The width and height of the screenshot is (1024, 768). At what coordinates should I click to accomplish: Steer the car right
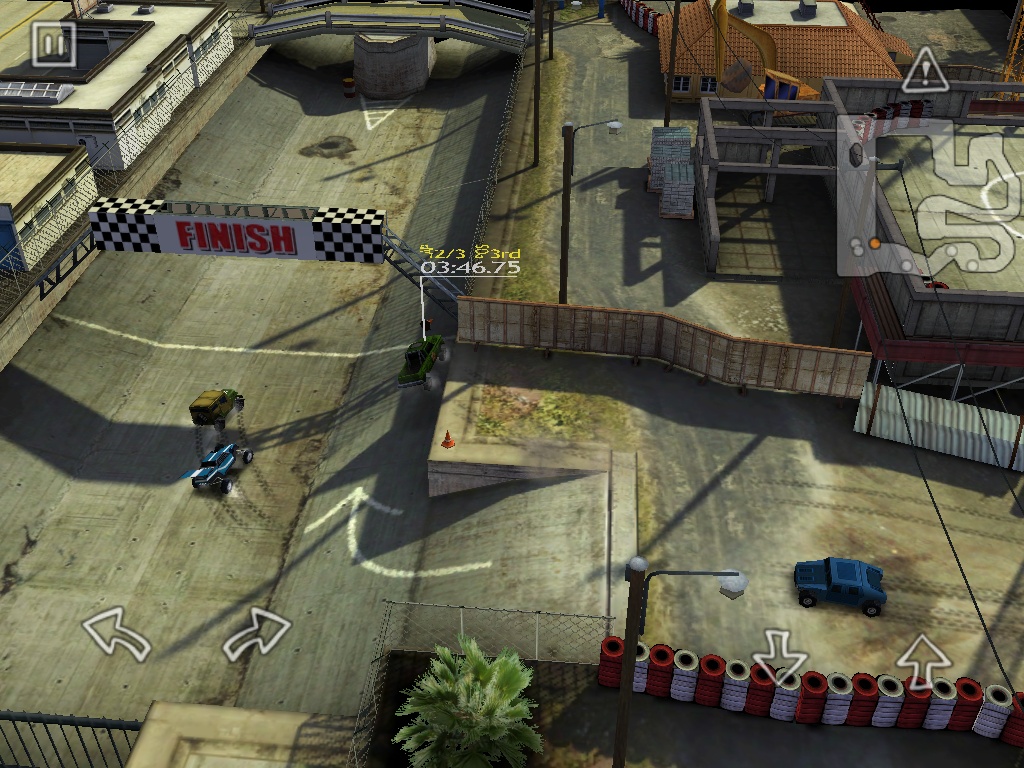coord(257,634)
